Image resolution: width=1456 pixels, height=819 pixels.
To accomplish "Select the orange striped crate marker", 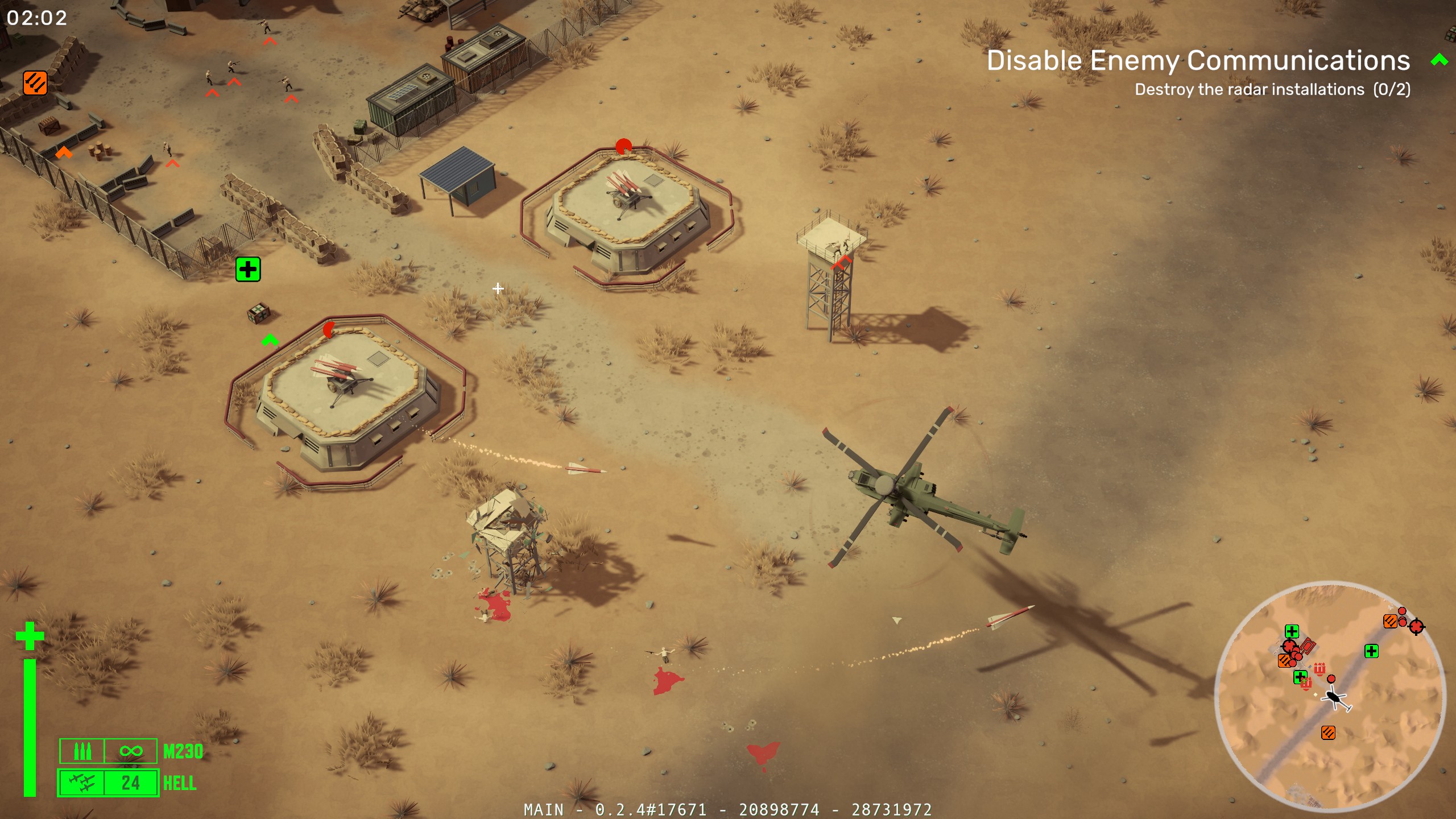I will coord(35,83).
